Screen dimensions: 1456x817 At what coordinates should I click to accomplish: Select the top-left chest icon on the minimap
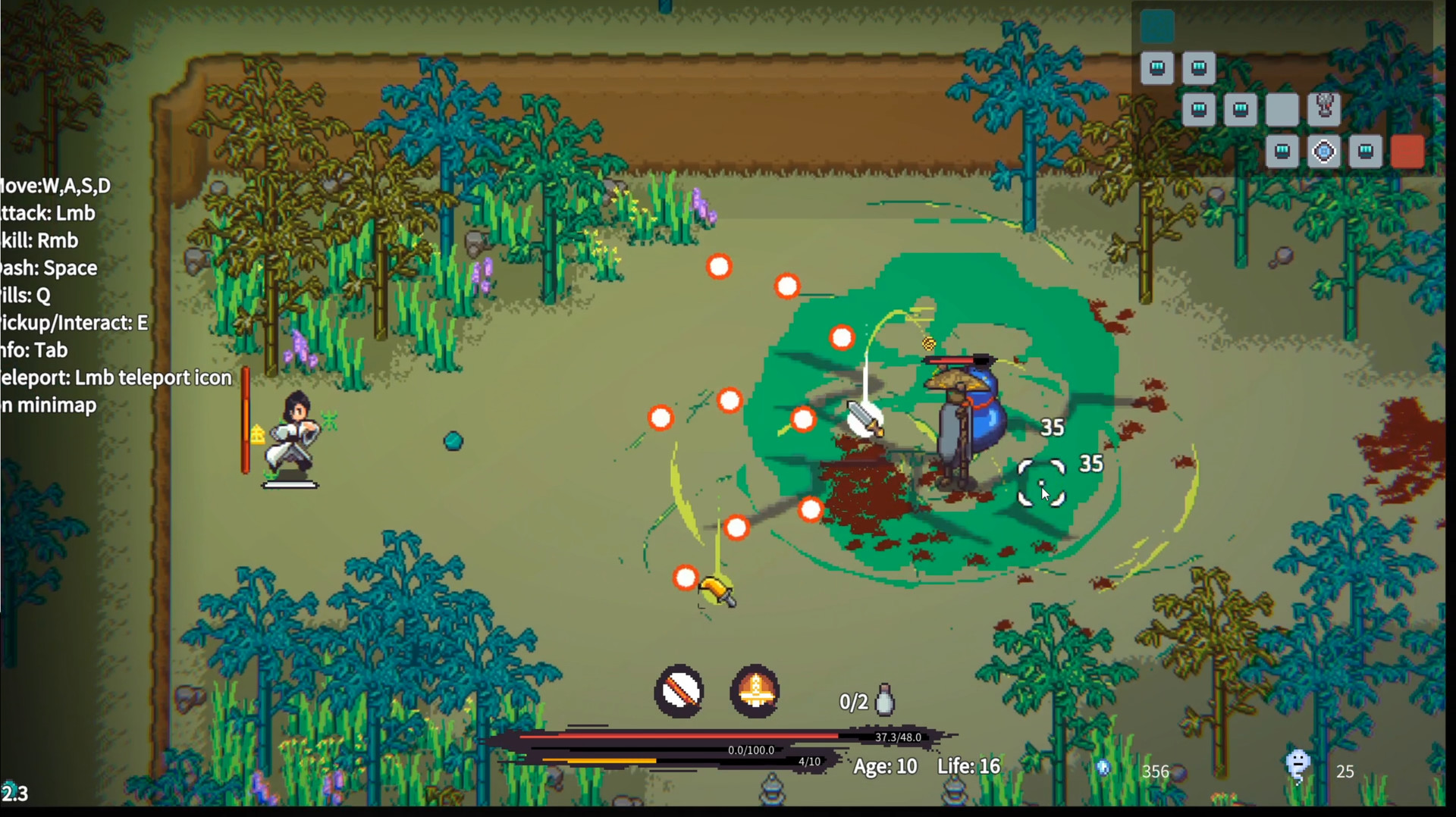click(x=1157, y=67)
